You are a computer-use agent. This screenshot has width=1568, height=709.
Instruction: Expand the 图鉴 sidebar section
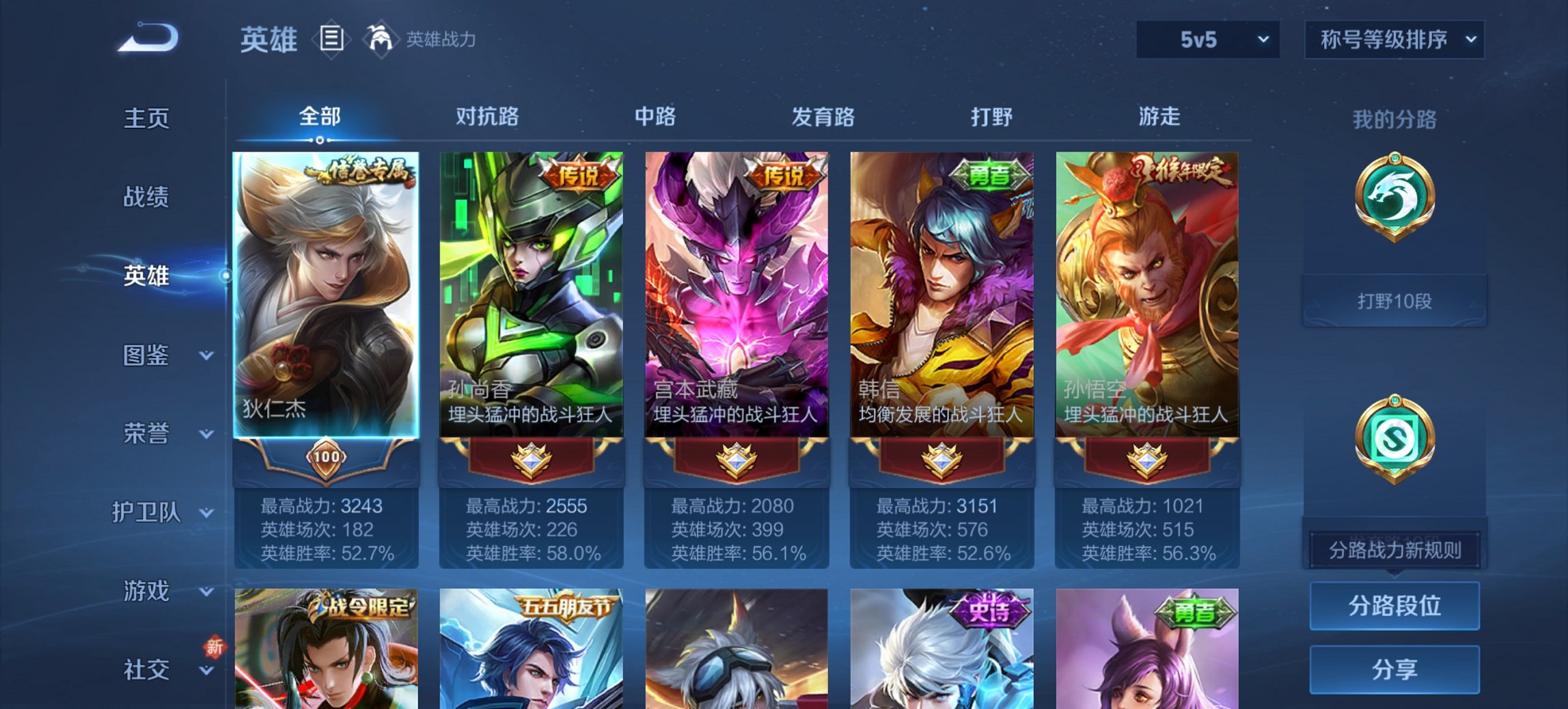pos(146,356)
